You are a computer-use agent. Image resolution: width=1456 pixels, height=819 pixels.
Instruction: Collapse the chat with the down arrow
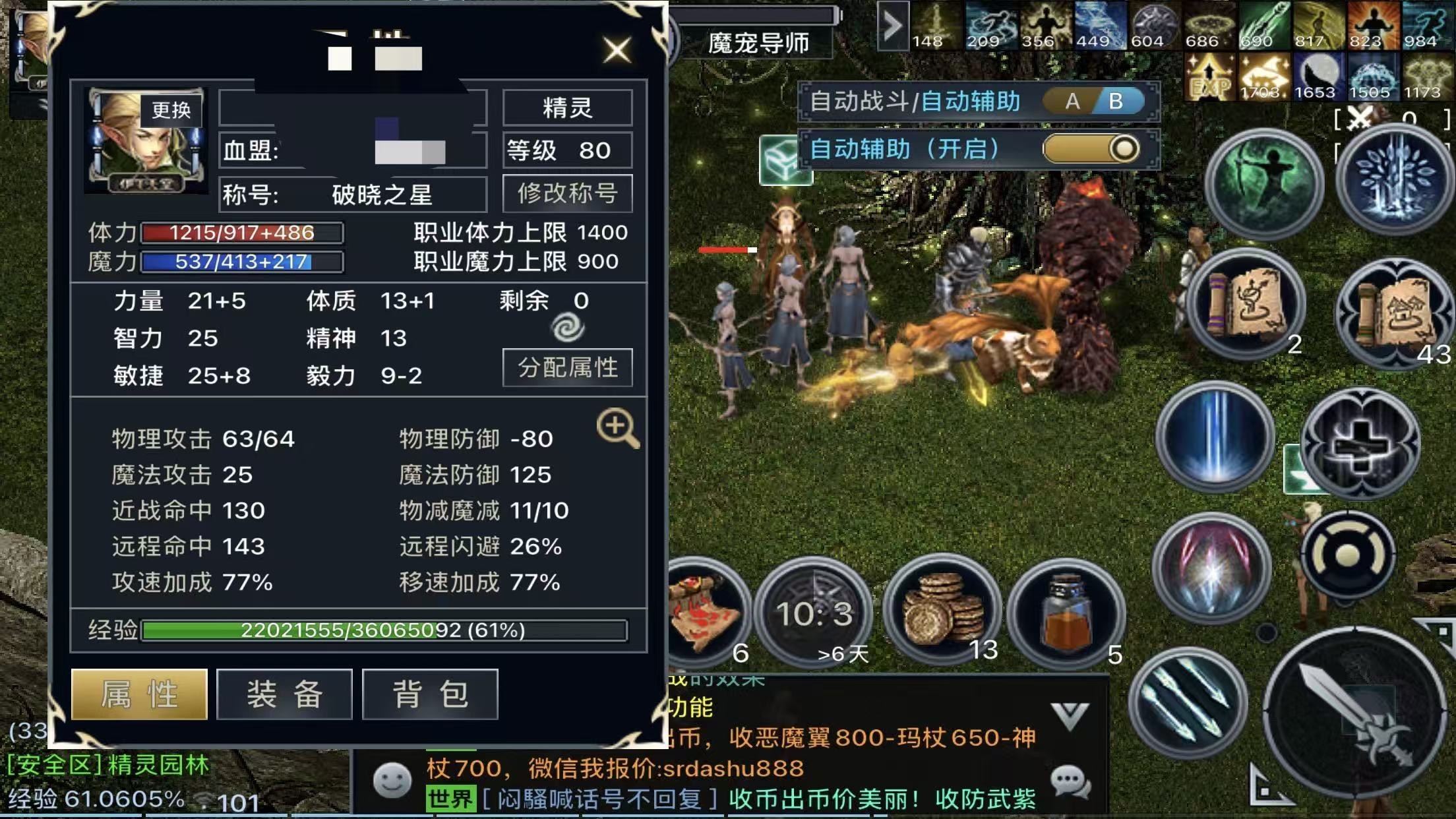1070,715
